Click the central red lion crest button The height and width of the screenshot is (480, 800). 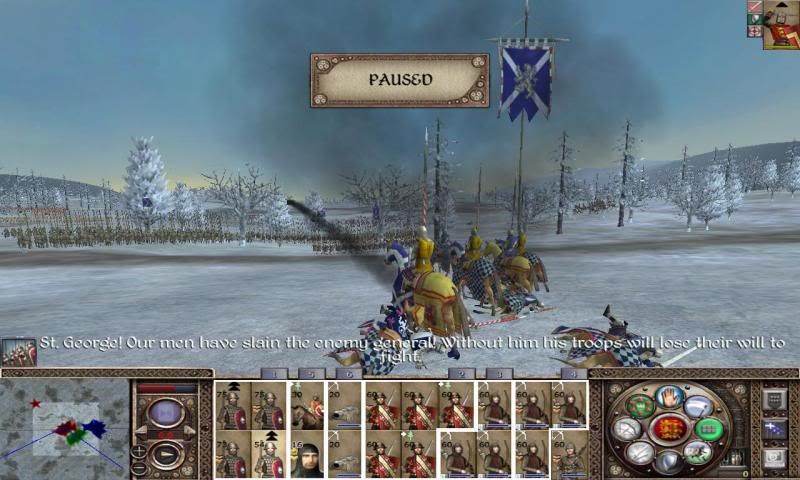pyautogui.click(x=670, y=428)
